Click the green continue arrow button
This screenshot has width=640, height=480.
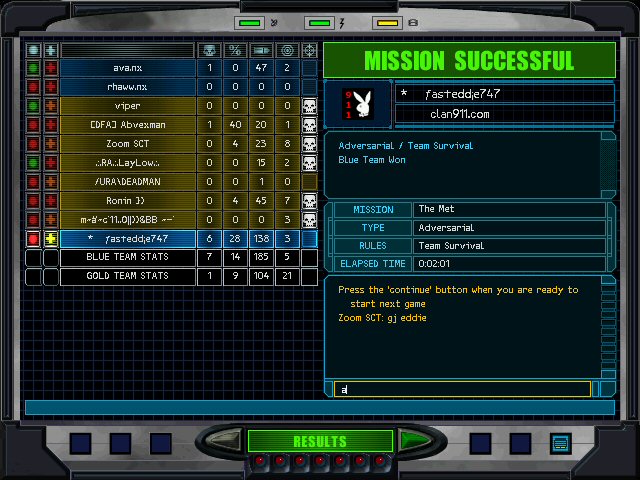click(x=415, y=441)
